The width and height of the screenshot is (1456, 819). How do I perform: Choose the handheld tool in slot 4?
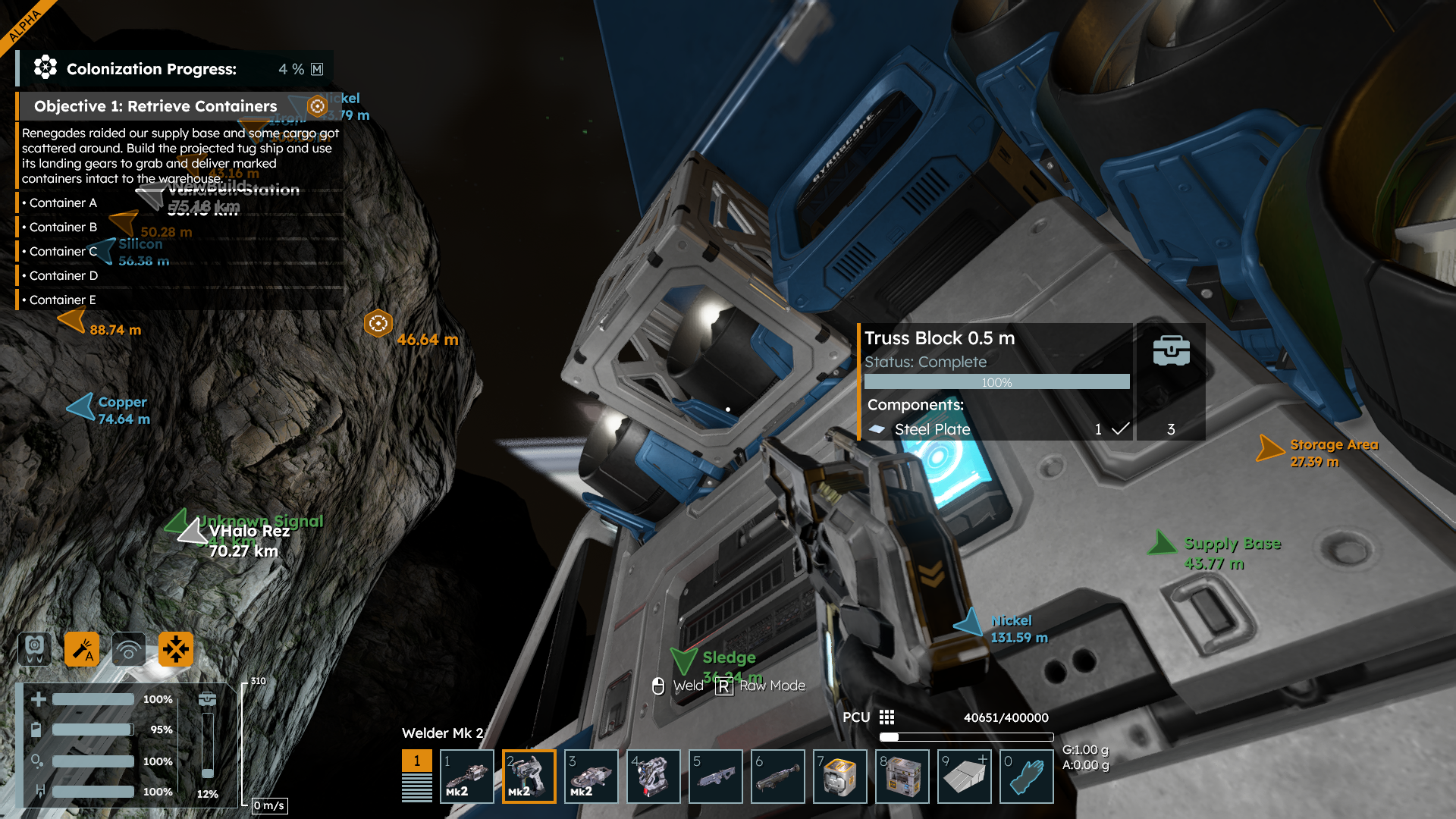[654, 776]
